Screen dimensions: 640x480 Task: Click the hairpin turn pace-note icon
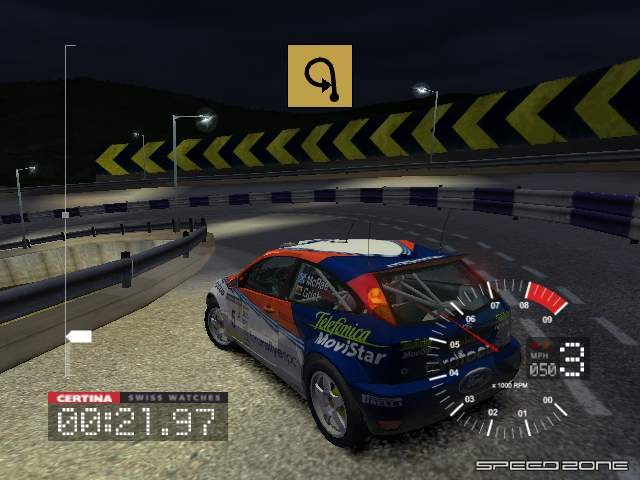[320, 76]
